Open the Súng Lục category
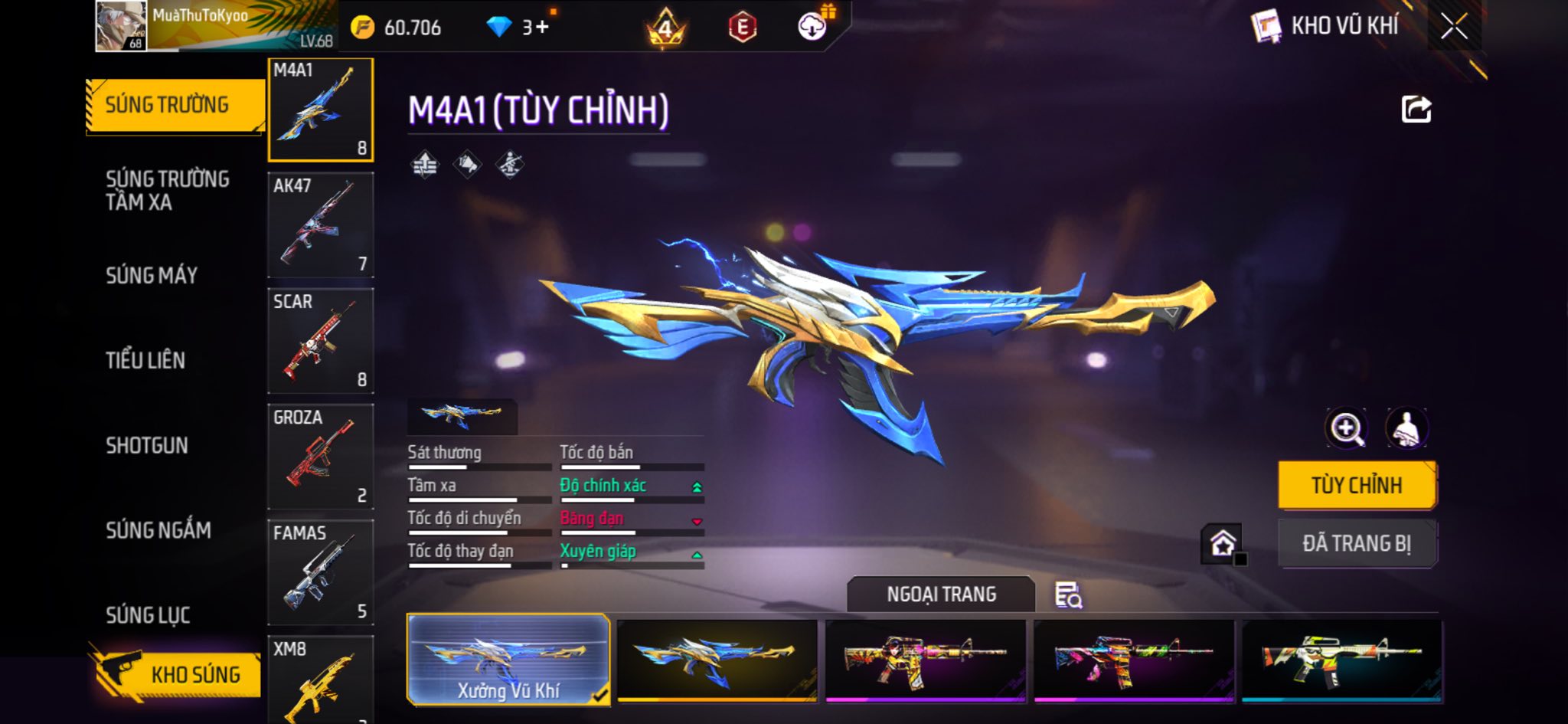This screenshot has height=724, width=1568. tap(148, 614)
